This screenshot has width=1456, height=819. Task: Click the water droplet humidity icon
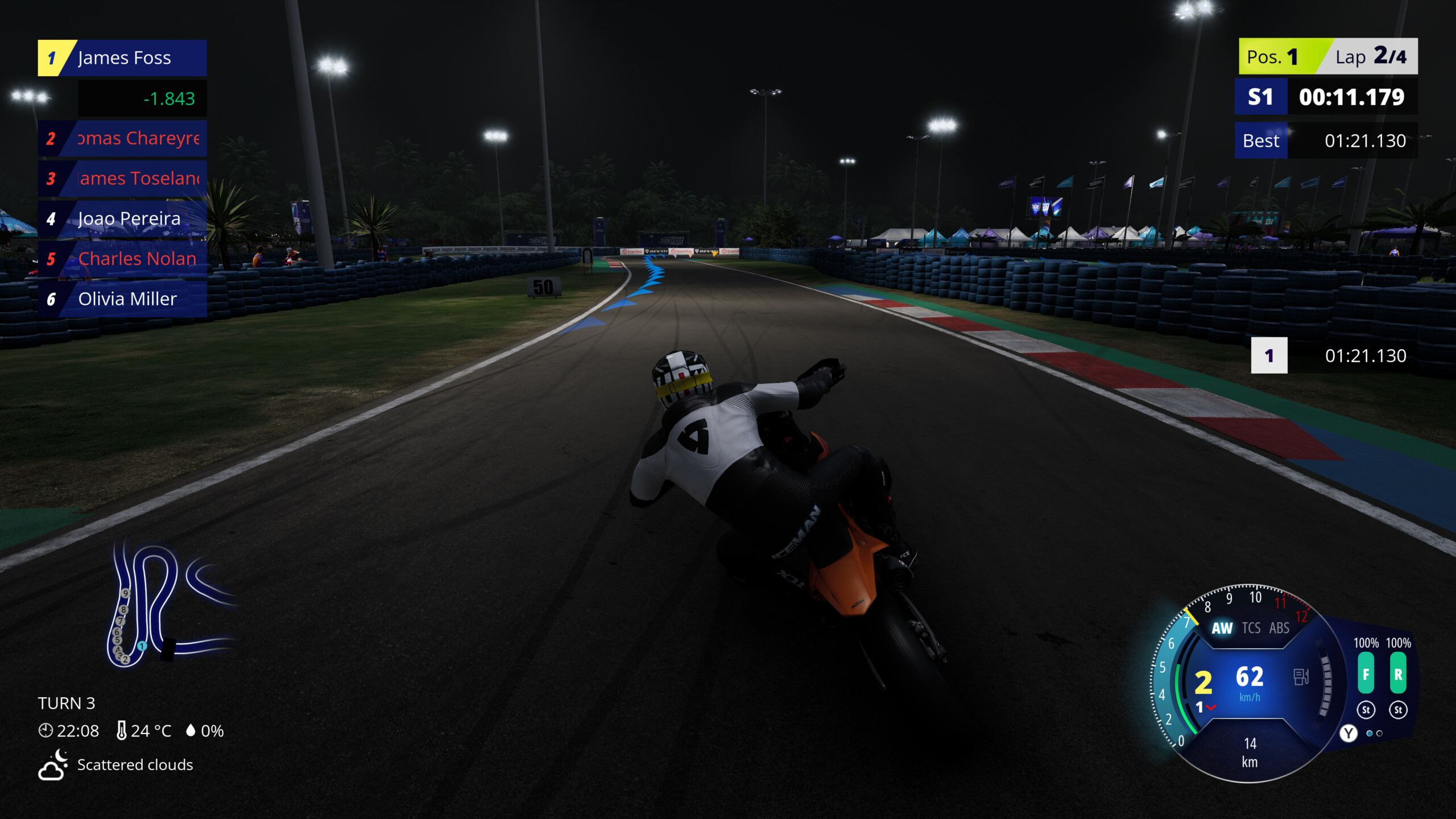tap(192, 731)
